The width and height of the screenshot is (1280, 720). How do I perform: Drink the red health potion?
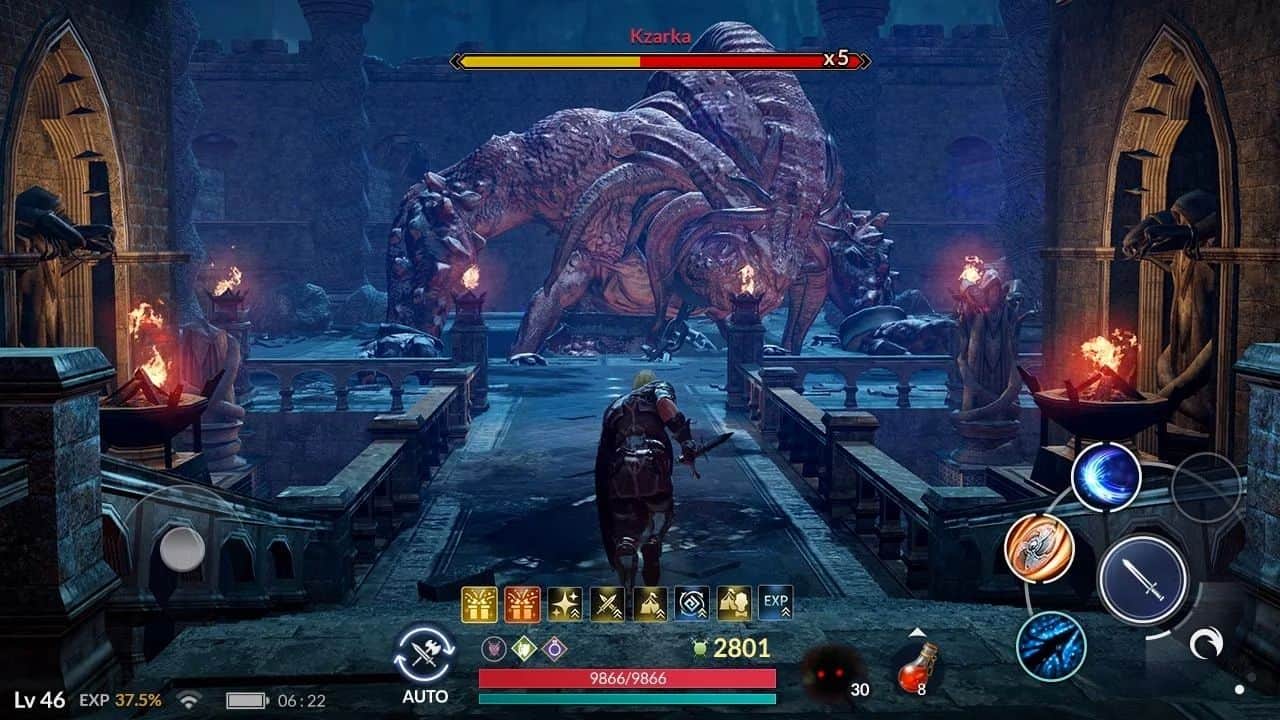tap(915, 668)
